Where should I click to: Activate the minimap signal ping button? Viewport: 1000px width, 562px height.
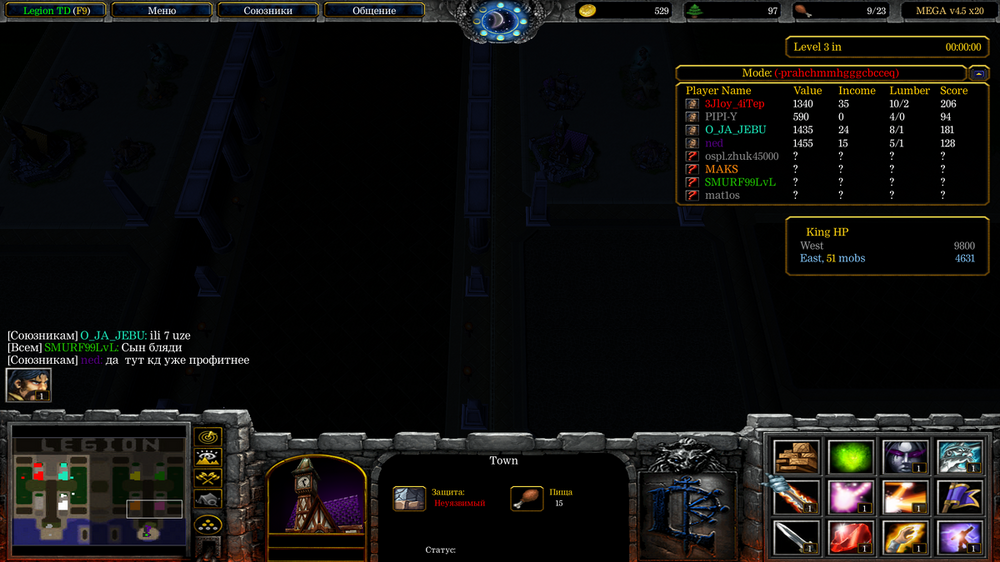pyautogui.click(x=207, y=437)
